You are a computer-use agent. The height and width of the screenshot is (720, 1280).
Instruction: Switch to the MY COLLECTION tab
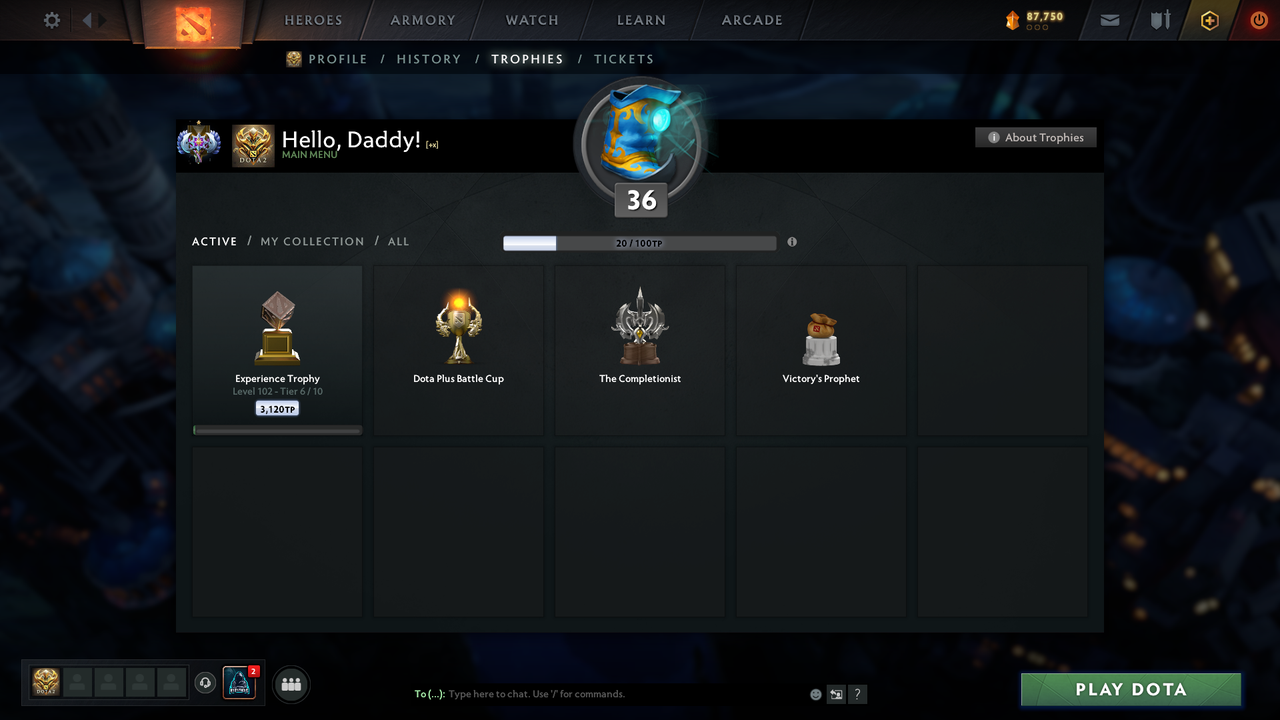(312, 241)
